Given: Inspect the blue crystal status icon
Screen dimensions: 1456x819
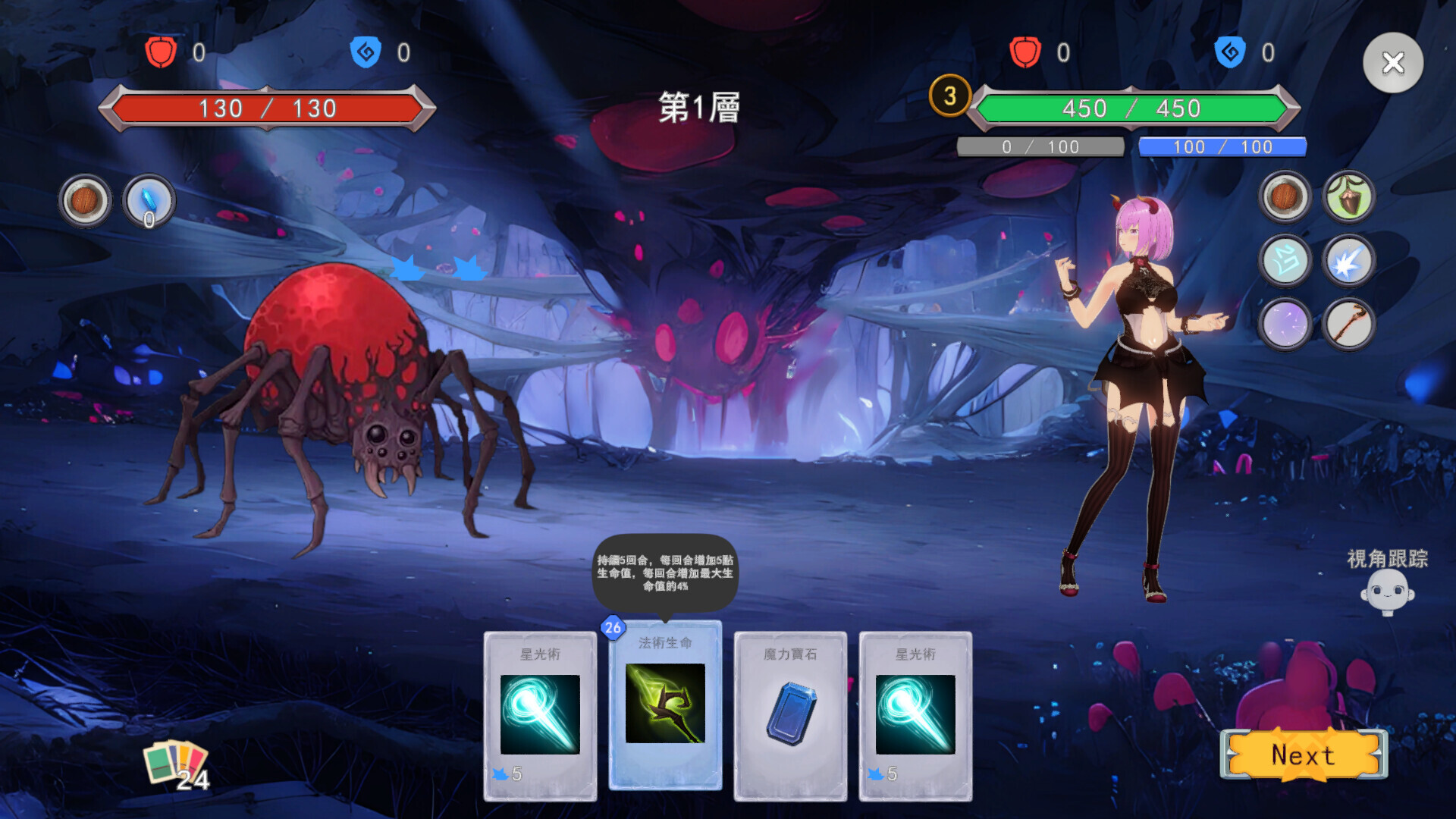Looking at the screenshot, I should click(149, 201).
